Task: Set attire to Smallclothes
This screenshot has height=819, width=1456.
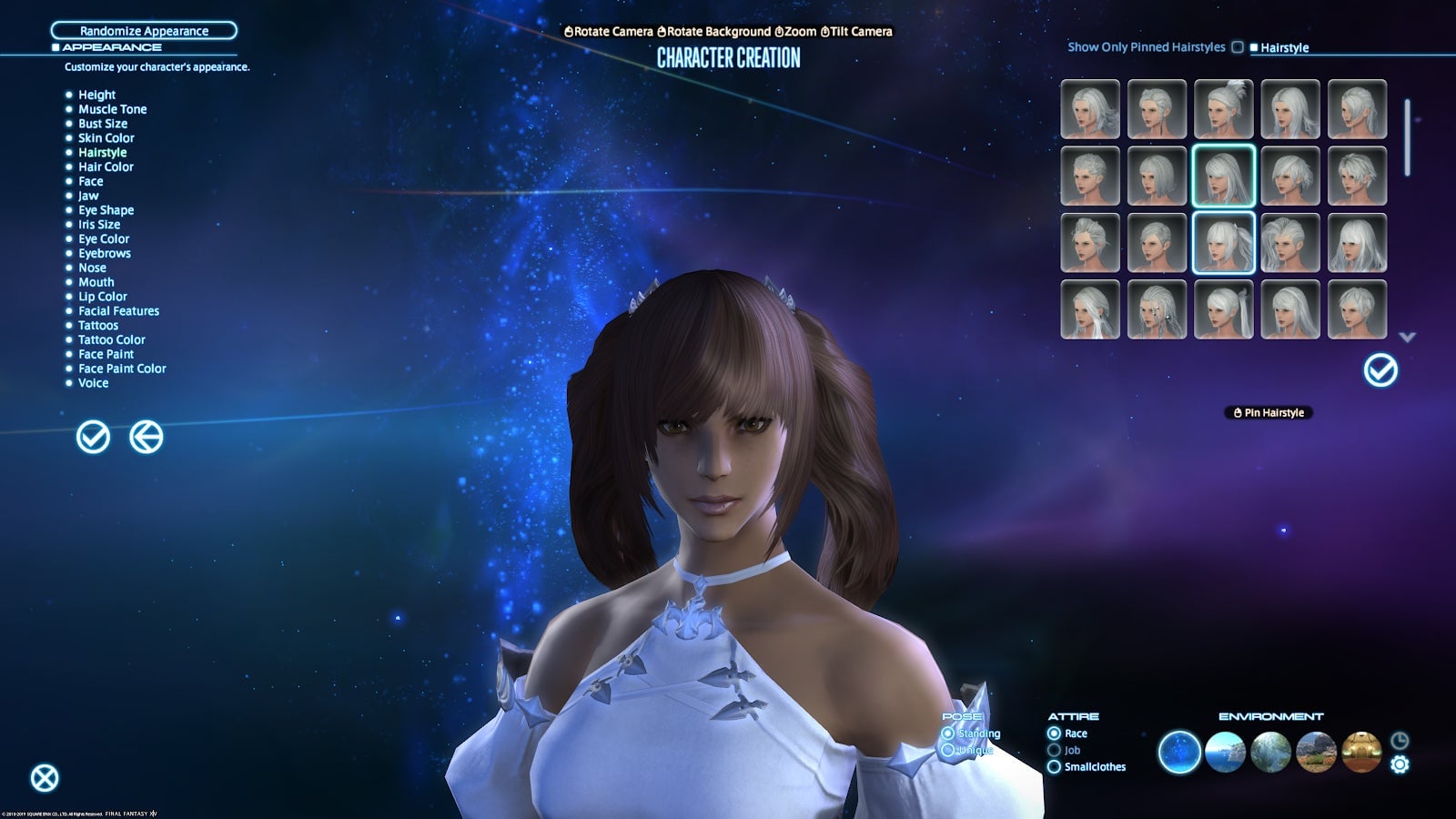Action: (x=1054, y=767)
